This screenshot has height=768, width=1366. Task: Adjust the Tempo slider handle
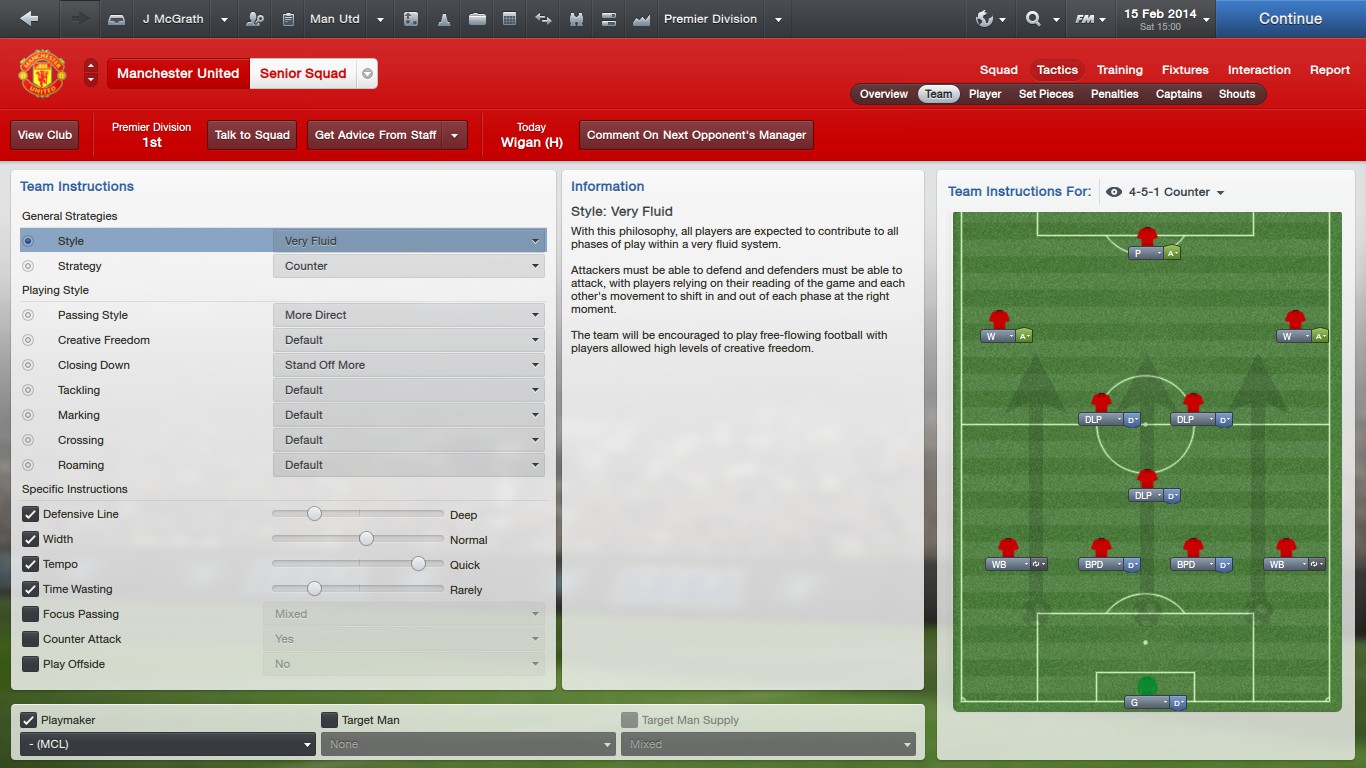(418, 564)
